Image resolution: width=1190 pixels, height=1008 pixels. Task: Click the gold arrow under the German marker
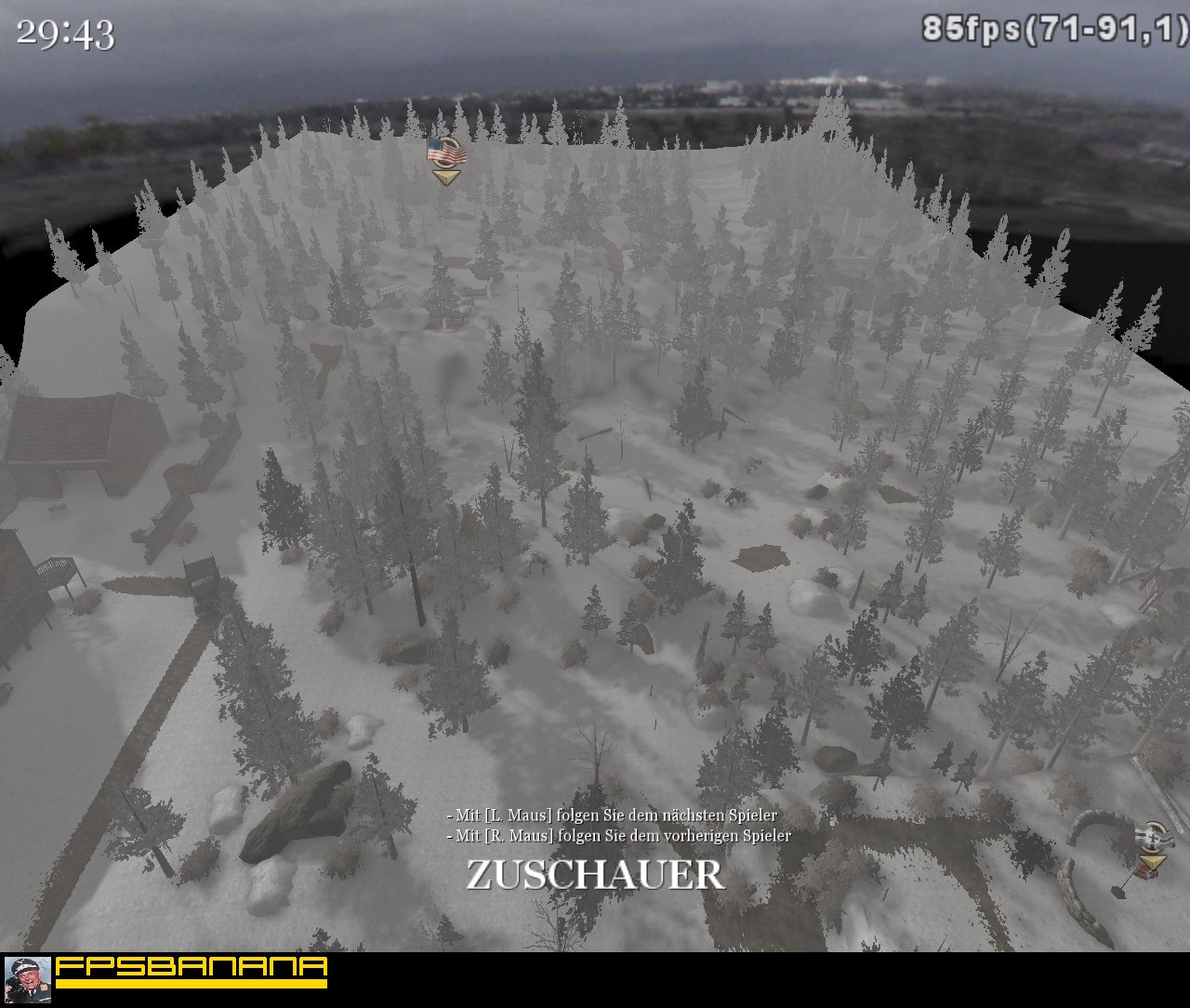point(1153,861)
